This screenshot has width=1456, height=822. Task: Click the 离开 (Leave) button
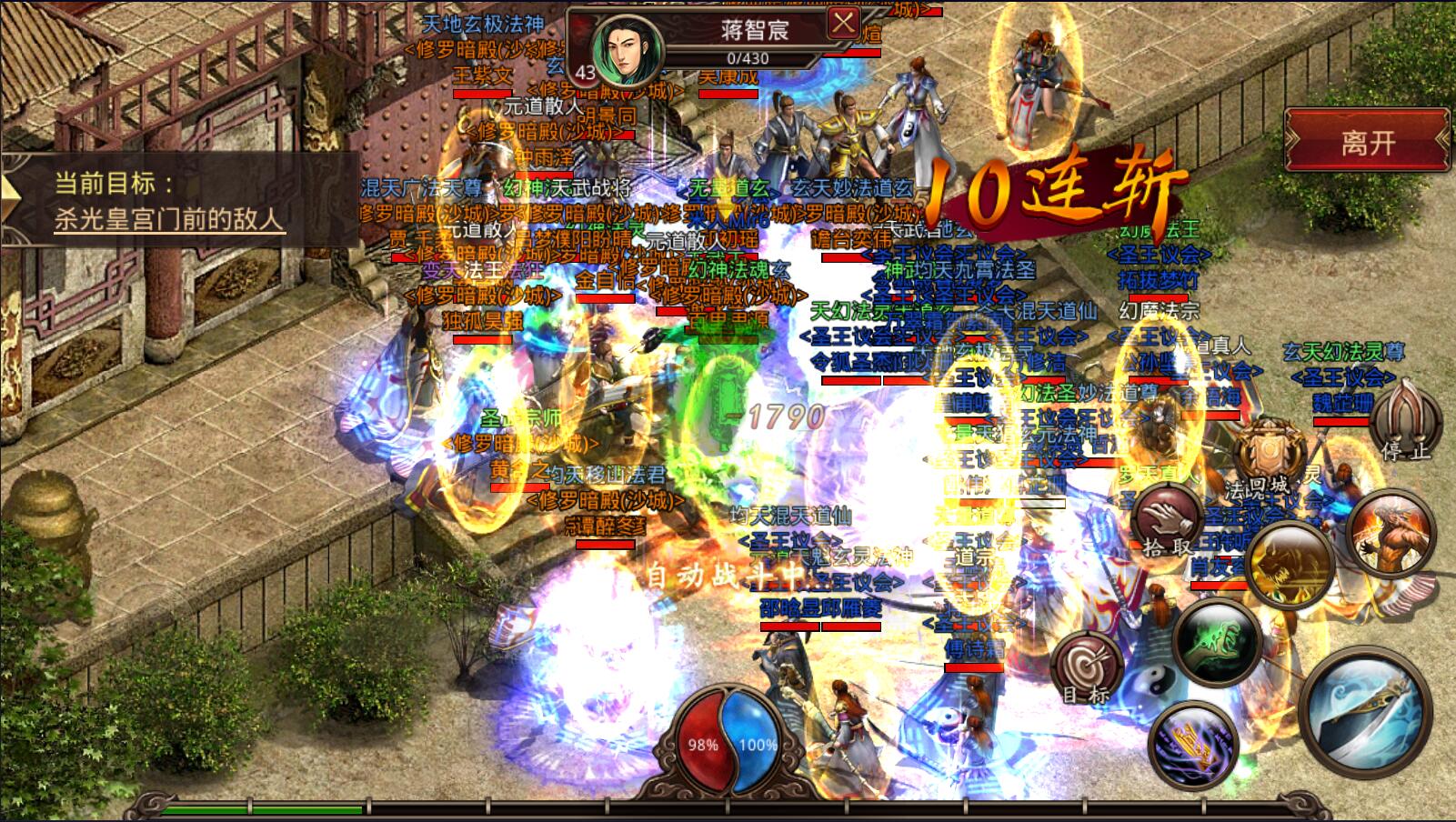pos(1366,142)
